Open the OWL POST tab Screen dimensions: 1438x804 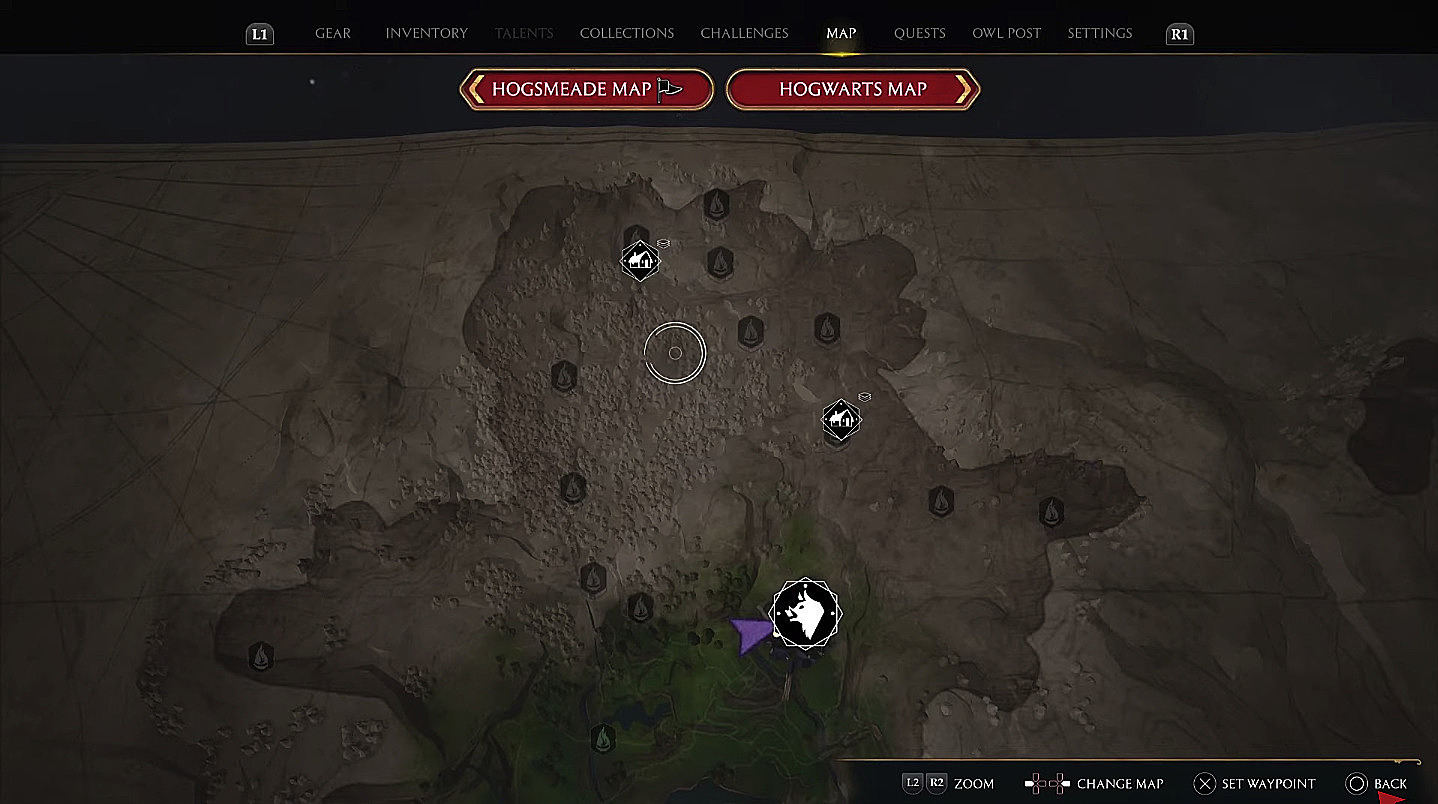[x=1006, y=33]
